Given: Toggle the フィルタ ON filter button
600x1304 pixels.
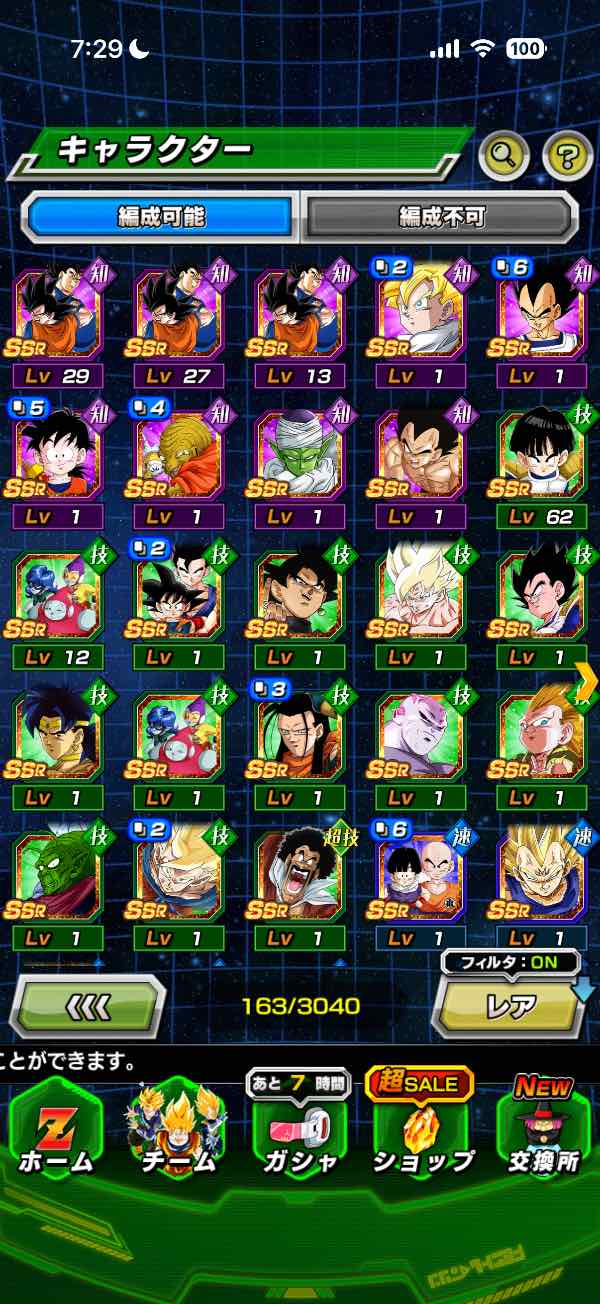Looking at the screenshot, I should [x=510, y=963].
